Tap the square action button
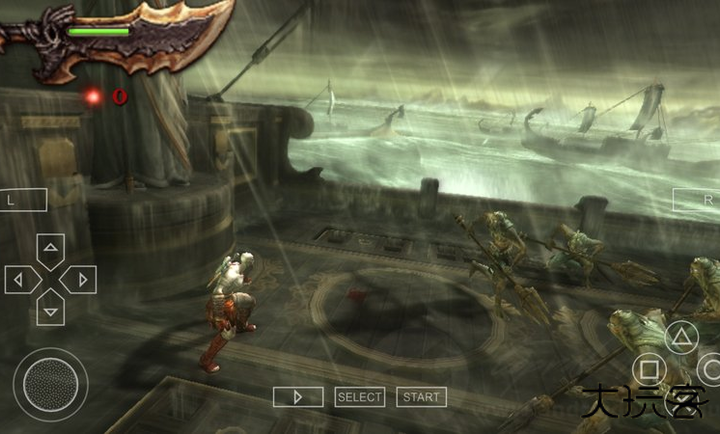Viewport: 720px width, 434px height. (649, 370)
